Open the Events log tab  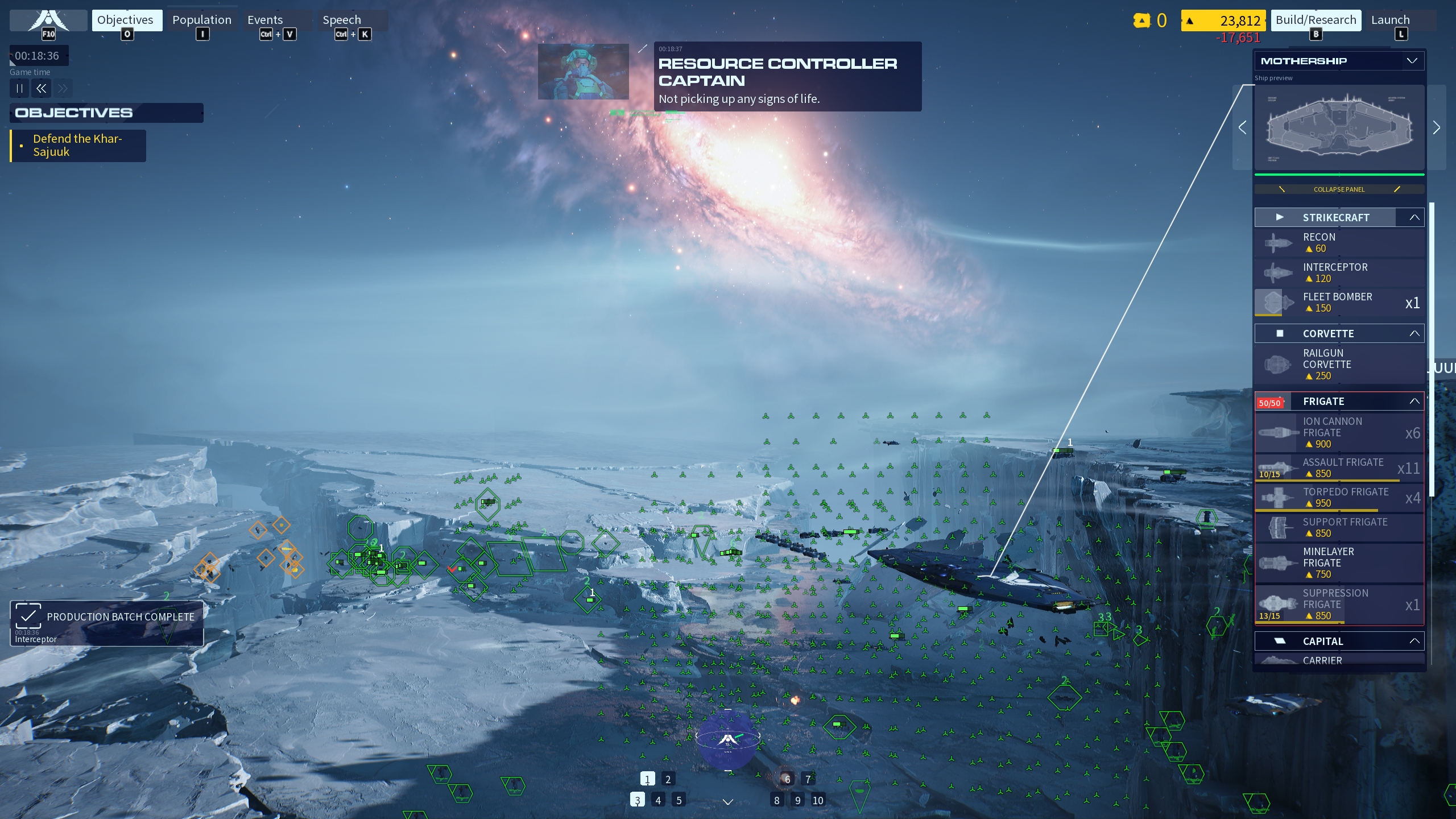(265, 20)
